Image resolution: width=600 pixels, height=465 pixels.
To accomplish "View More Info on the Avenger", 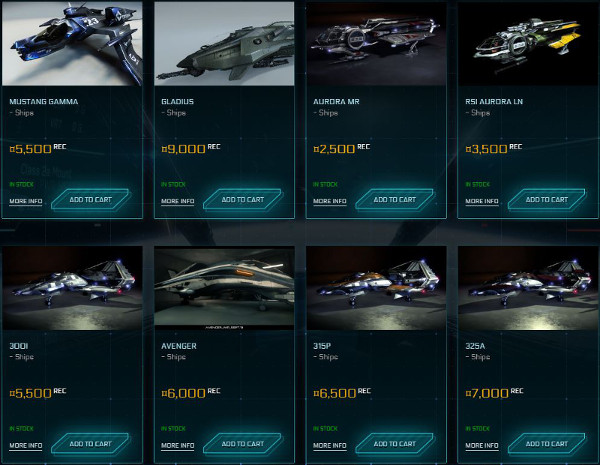I will point(177,445).
